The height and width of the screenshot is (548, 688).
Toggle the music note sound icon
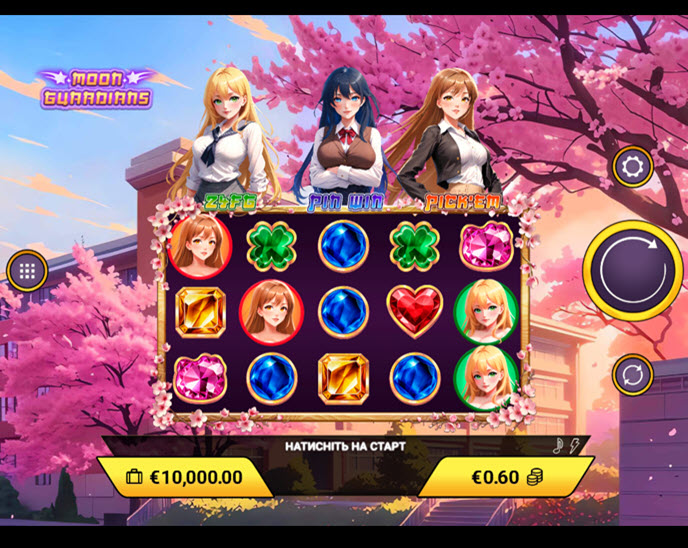point(558,445)
